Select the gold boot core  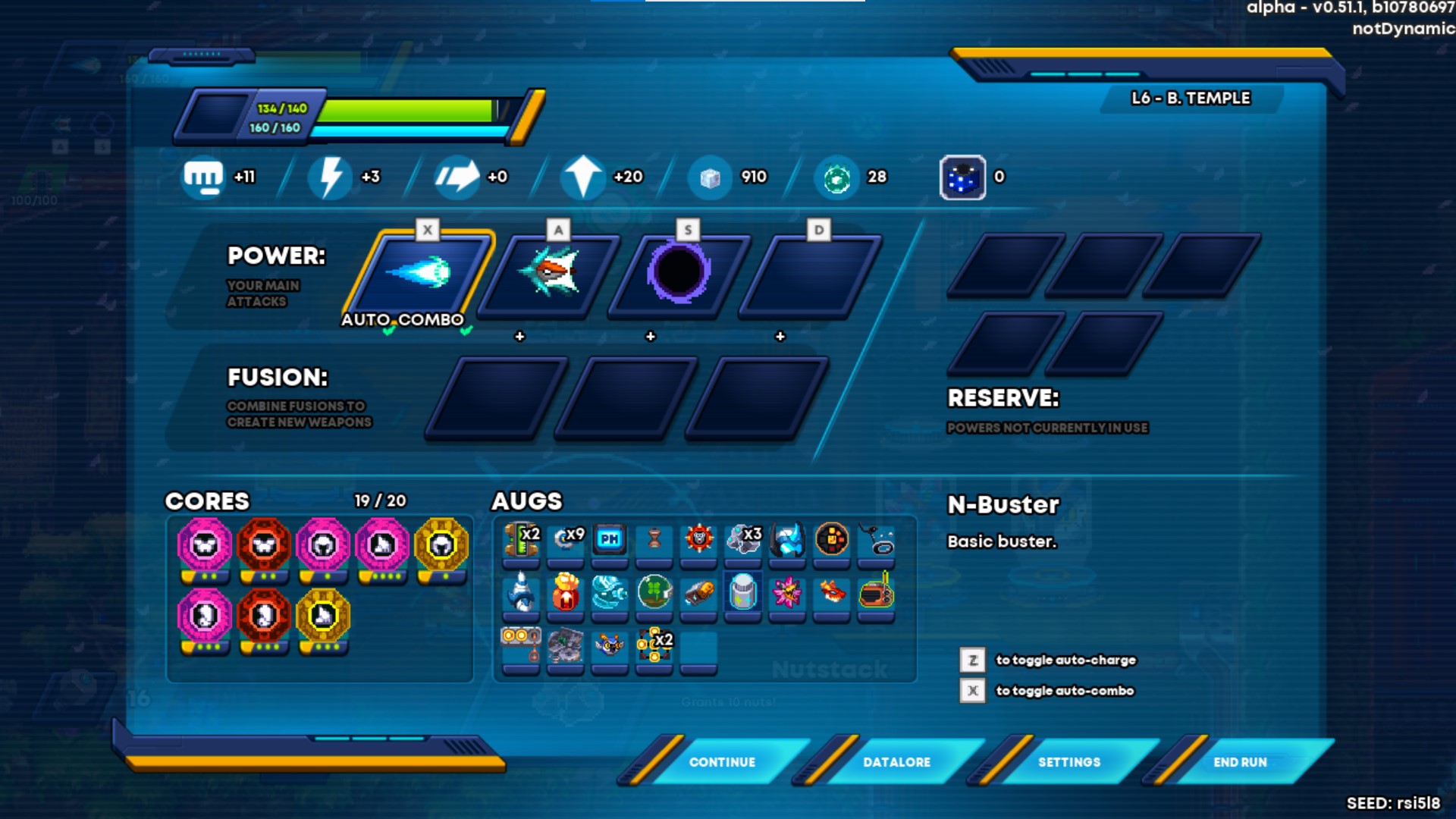click(323, 616)
